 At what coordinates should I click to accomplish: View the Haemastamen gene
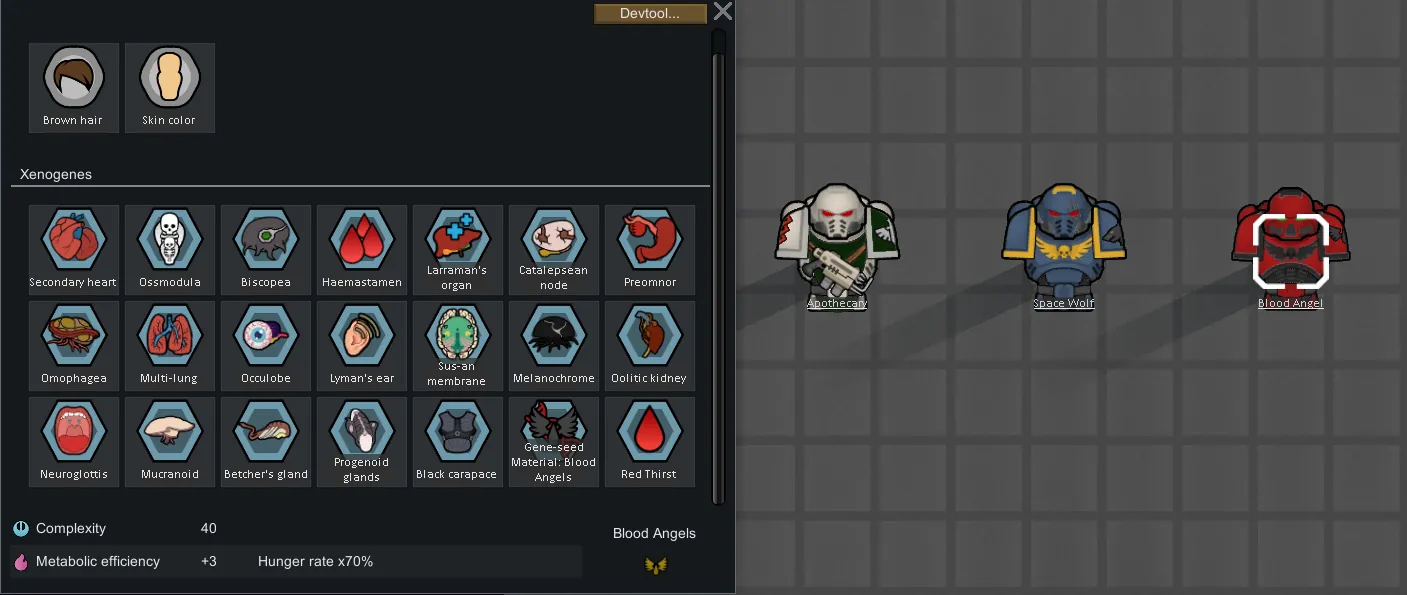[x=361, y=249]
